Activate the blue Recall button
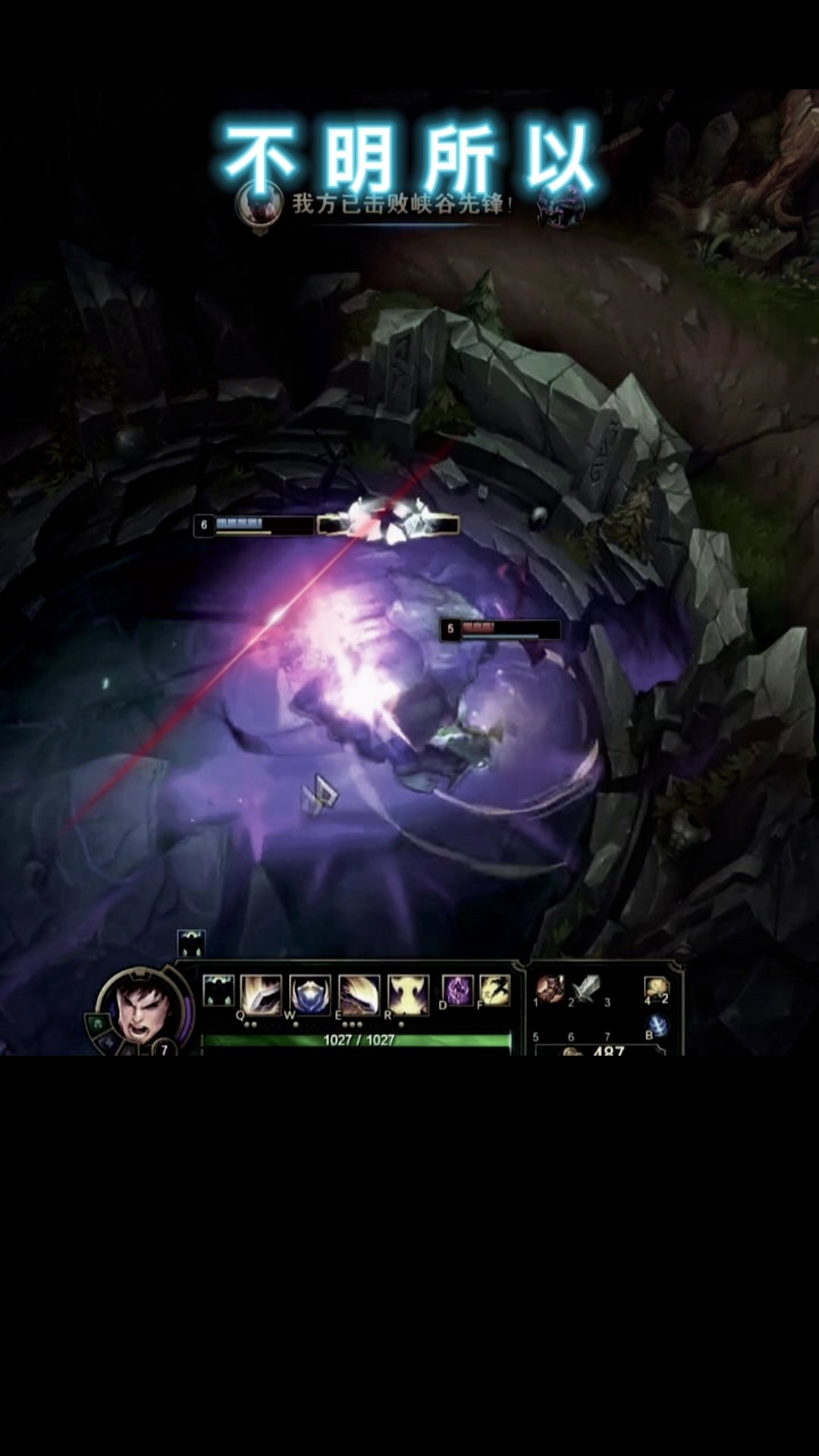819x1456 pixels. click(x=658, y=1026)
